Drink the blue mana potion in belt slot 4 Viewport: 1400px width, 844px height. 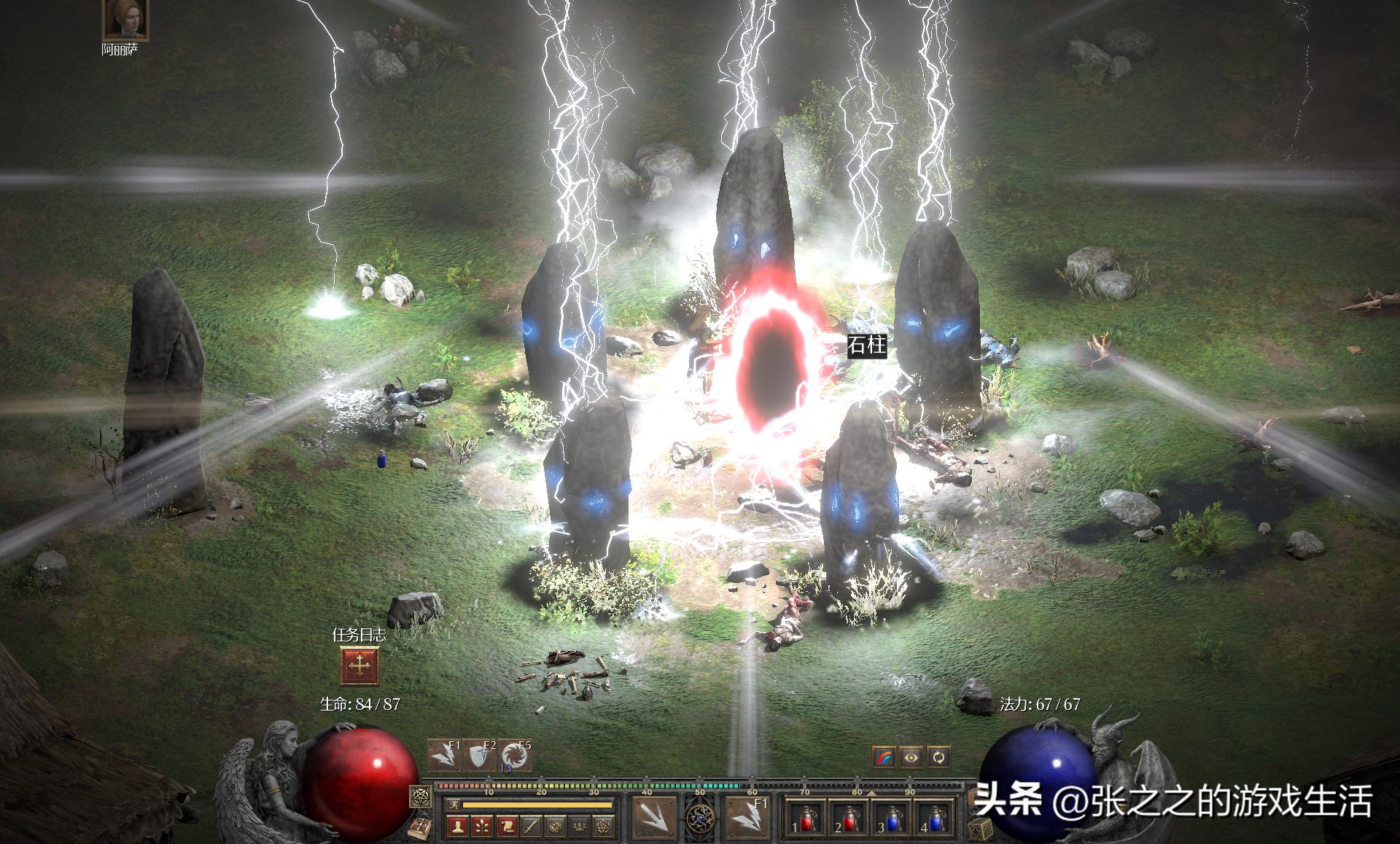pos(934,819)
